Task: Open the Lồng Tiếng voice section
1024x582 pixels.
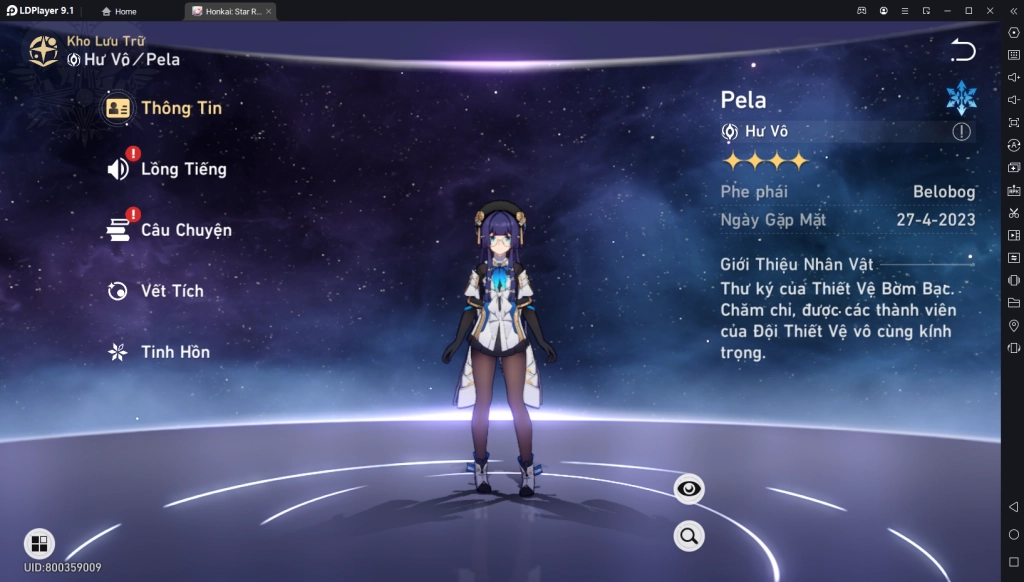Action: click(x=167, y=169)
